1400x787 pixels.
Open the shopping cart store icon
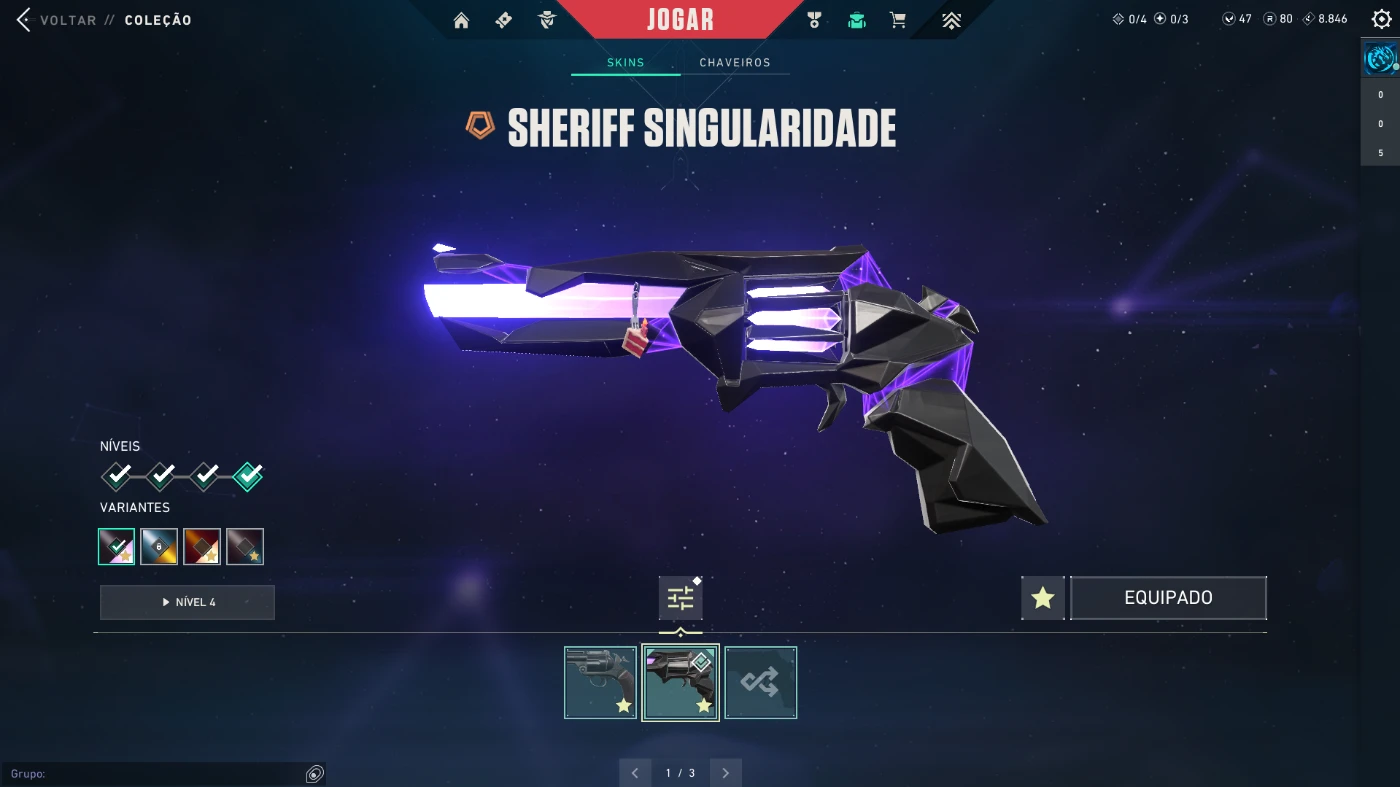pos(898,20)
